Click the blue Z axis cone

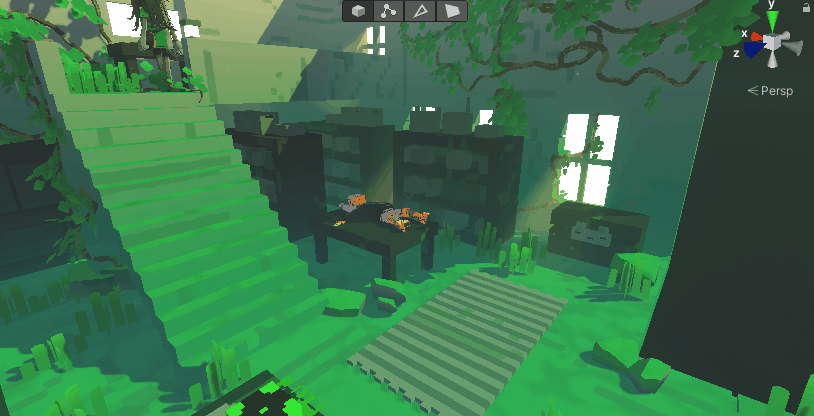pyautogui.click(x=752, y=50)
